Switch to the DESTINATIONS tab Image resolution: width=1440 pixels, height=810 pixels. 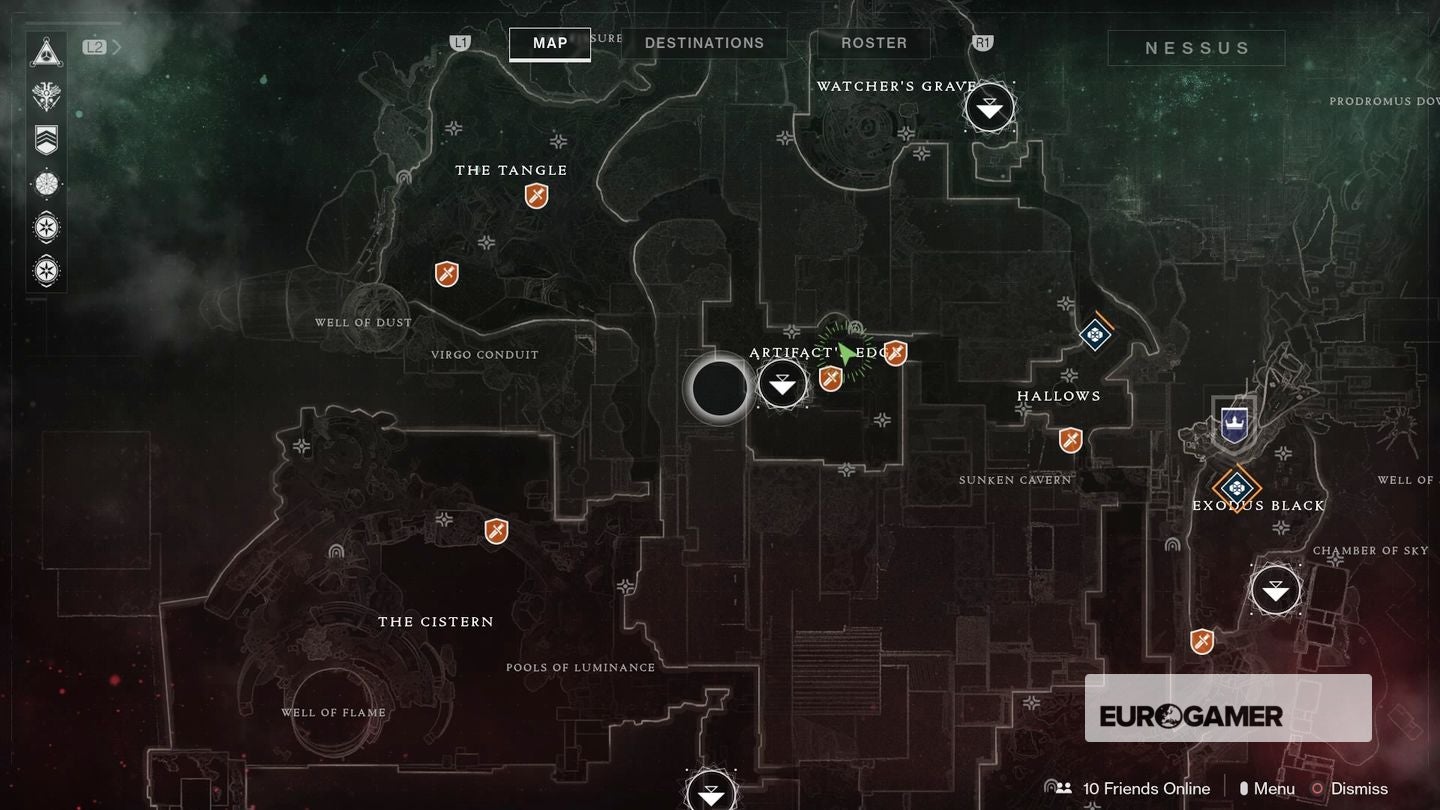[706, 43]
